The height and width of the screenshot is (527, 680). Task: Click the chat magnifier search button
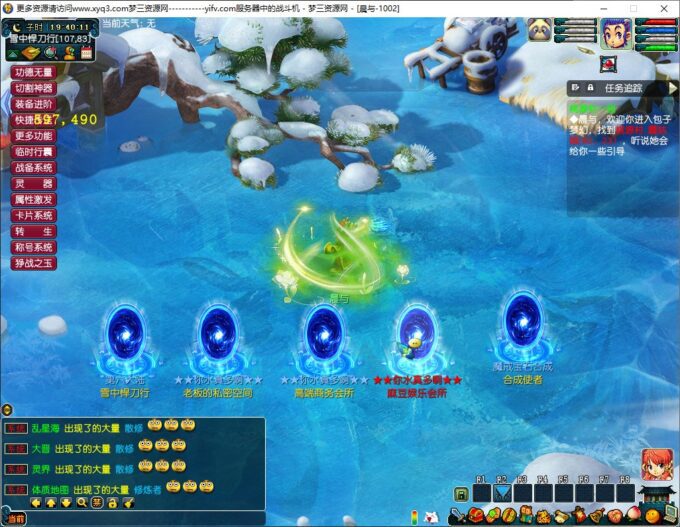point(81,503)
